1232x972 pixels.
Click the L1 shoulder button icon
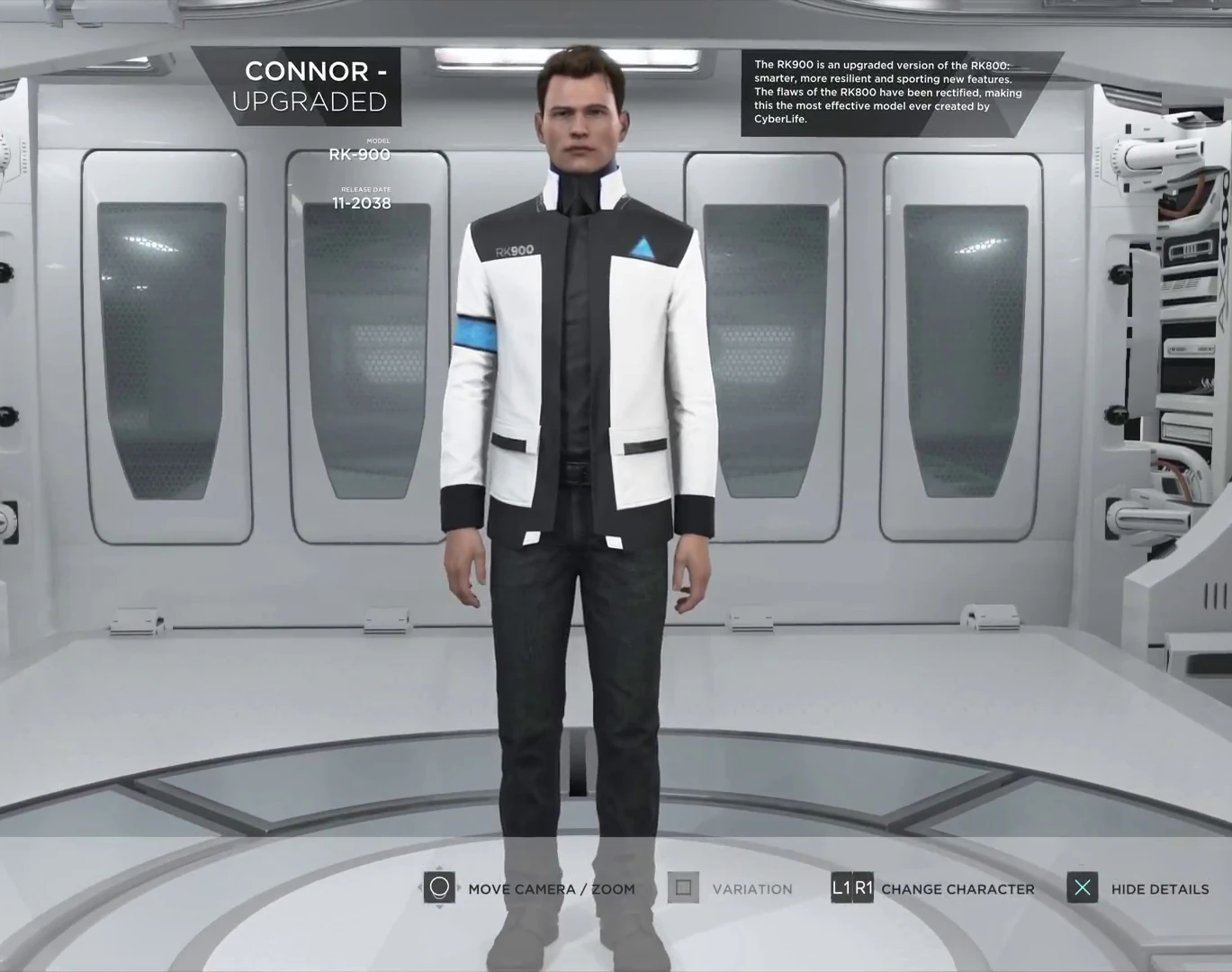coord(842,888)
